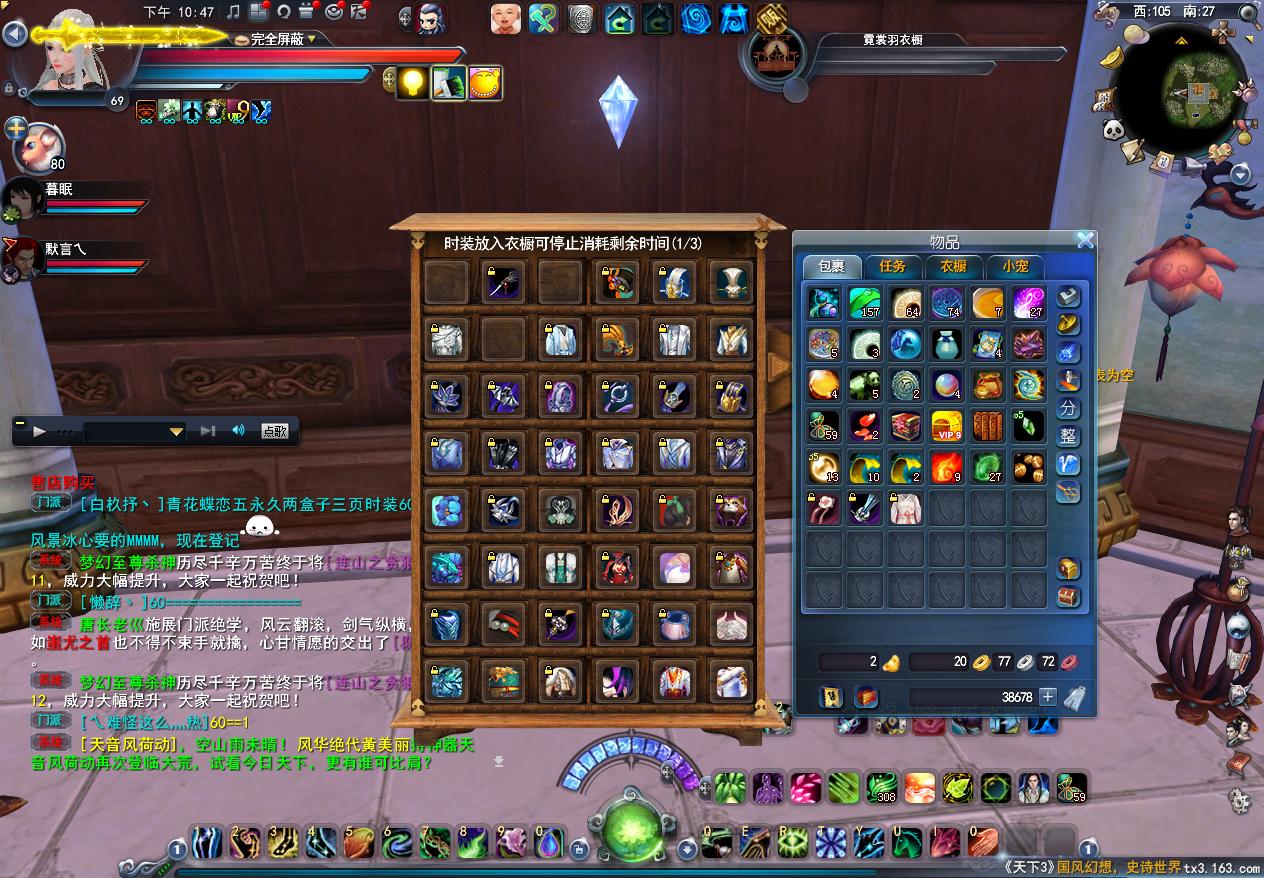The image size is (1264, 878).
Task: Open the 衣橱 wardrobe tab
Action: pos(953,266)
